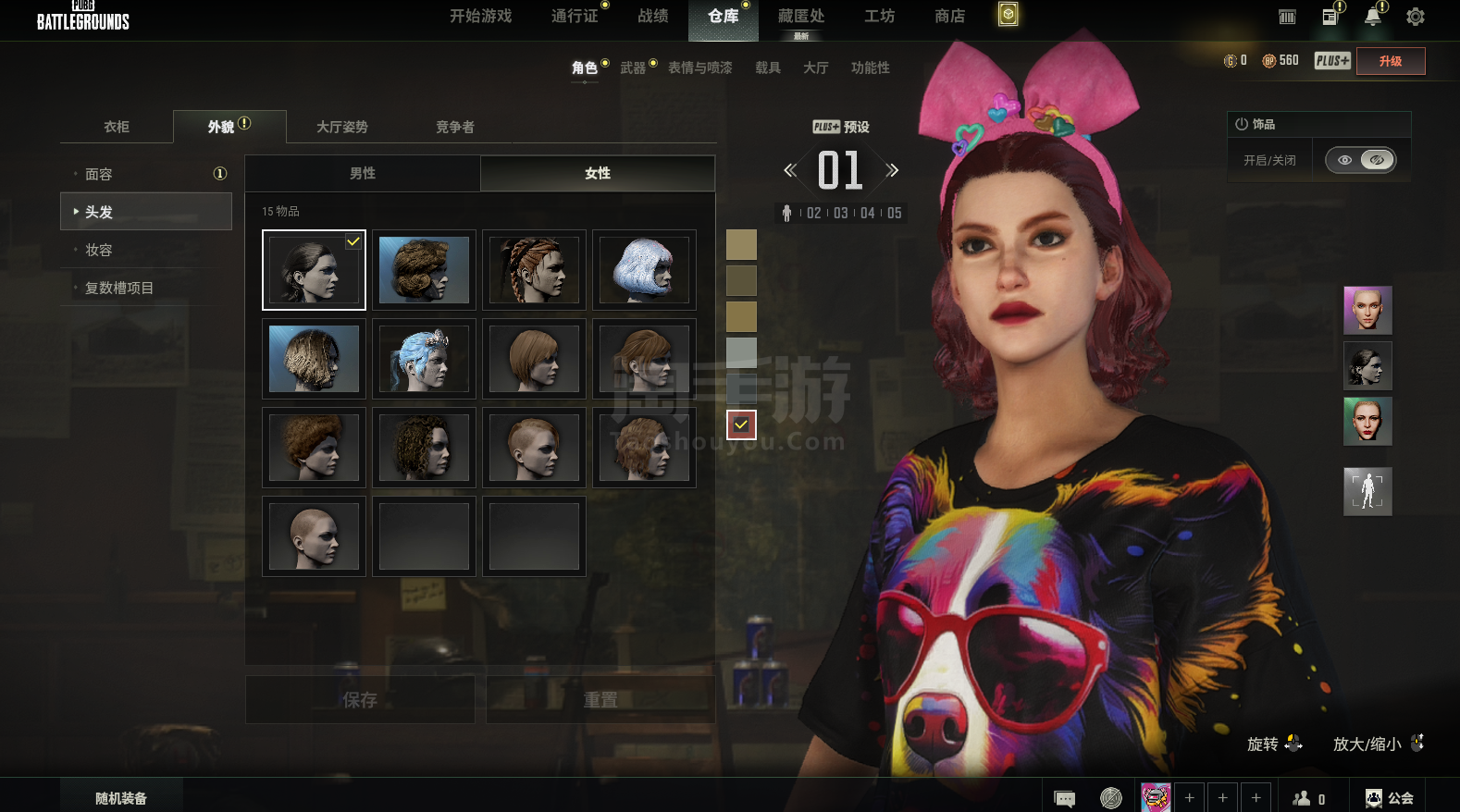Screen dimensions: 1460x812
Task: Switch to the 武器 weapons category
Action: 634,68
